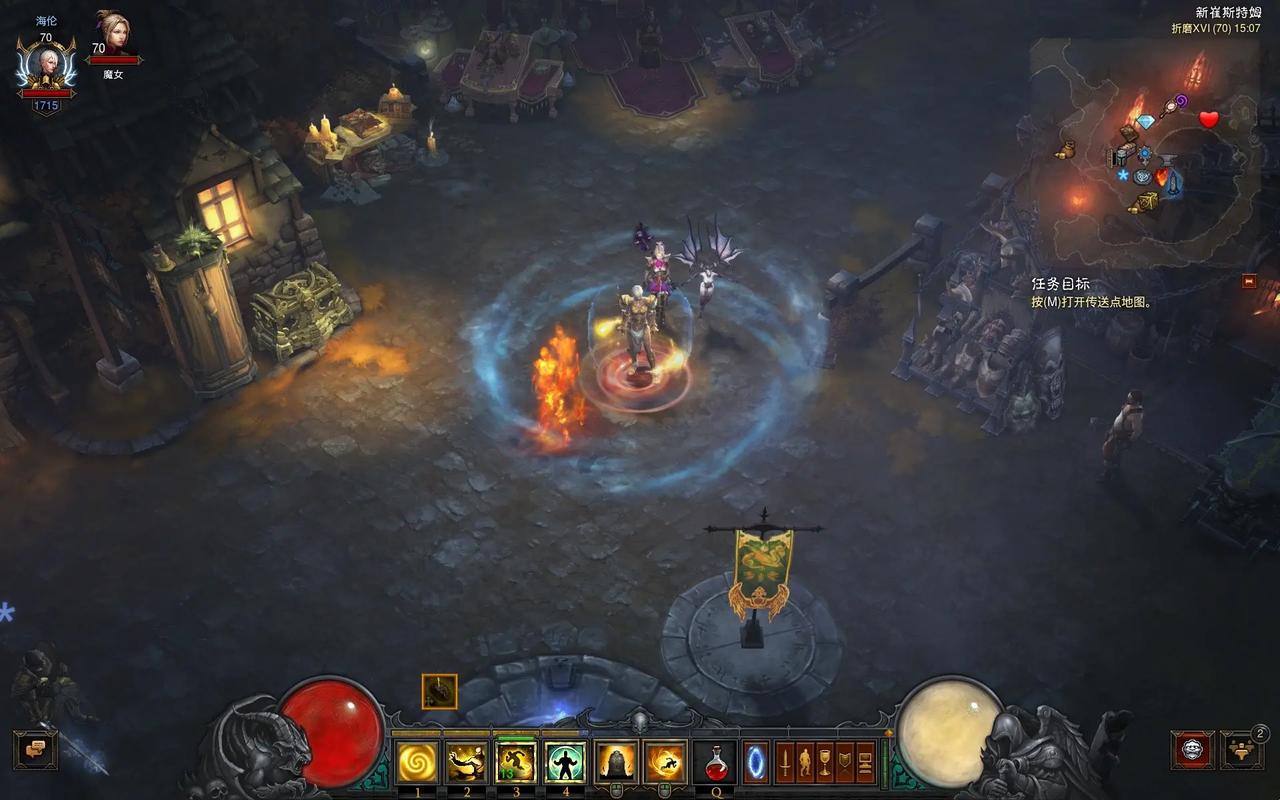The image size is (1280, 800).
Task: Open the skills menu with the sword button
Action: point(786,763)
